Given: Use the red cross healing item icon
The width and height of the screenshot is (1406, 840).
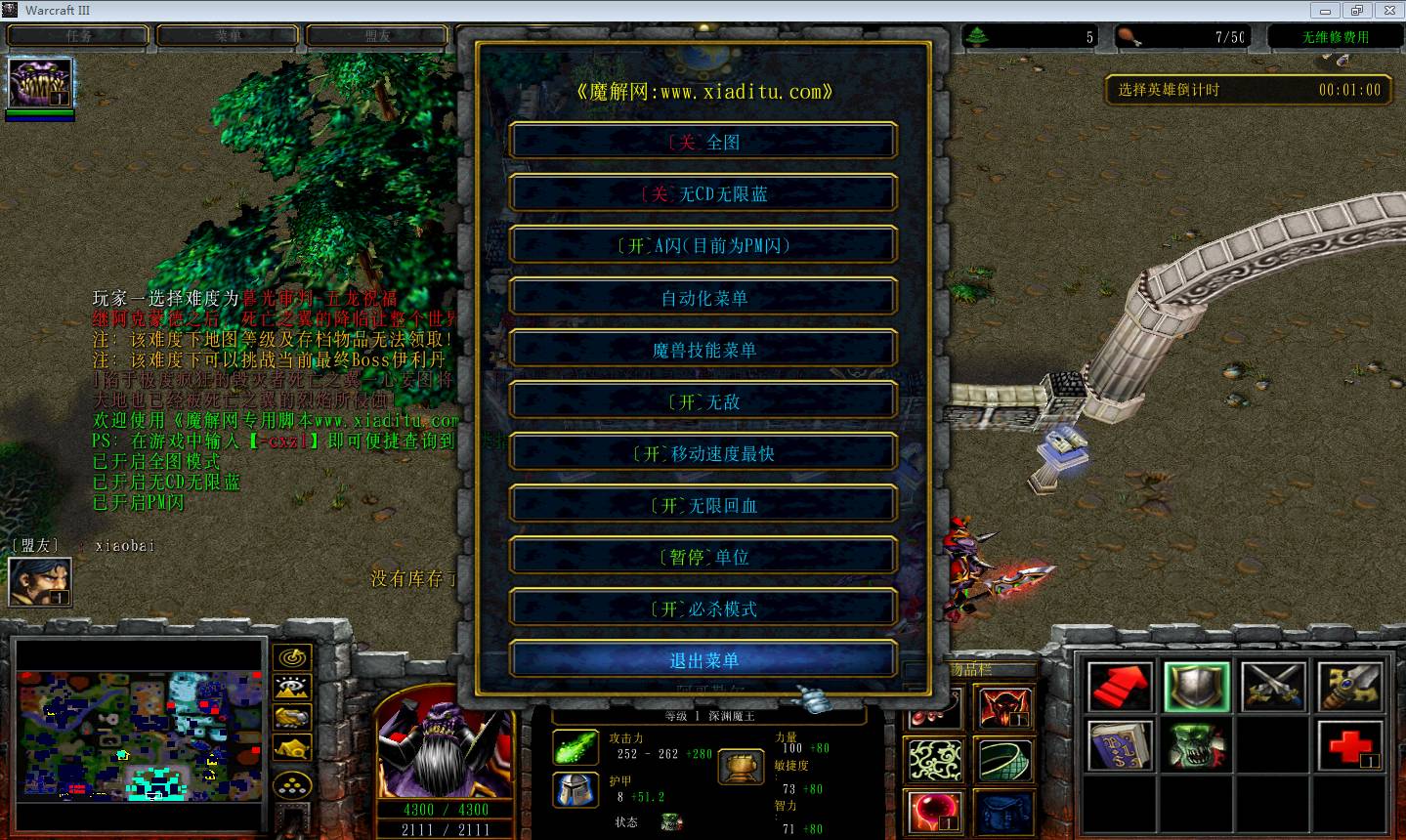Looking at the screenshot, I should pos(1348,746).
